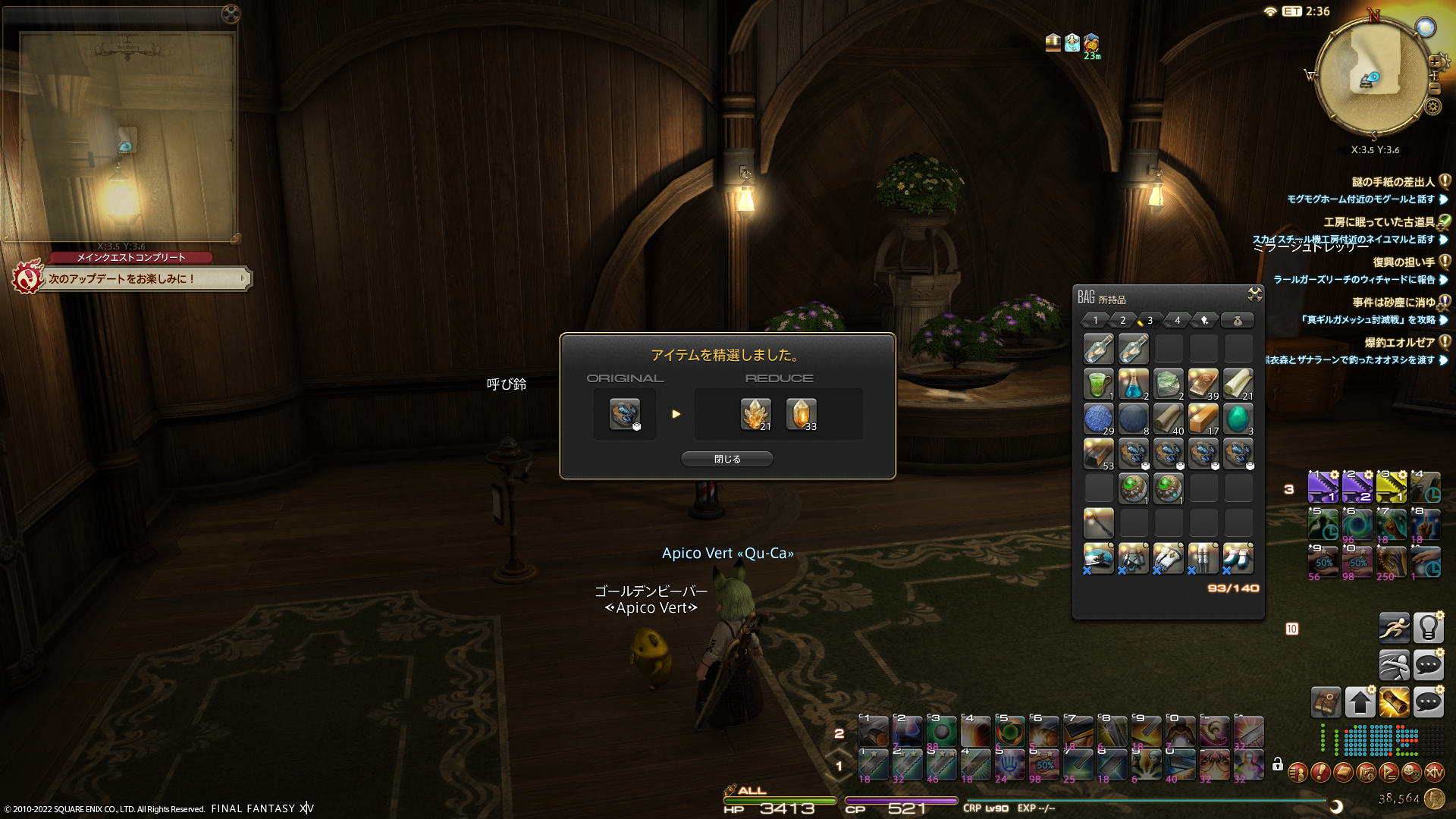The height and width of the screenshot is (819, 1456).
Task: Close the aetherial reduction result dialog
Action: pos(726,459)
